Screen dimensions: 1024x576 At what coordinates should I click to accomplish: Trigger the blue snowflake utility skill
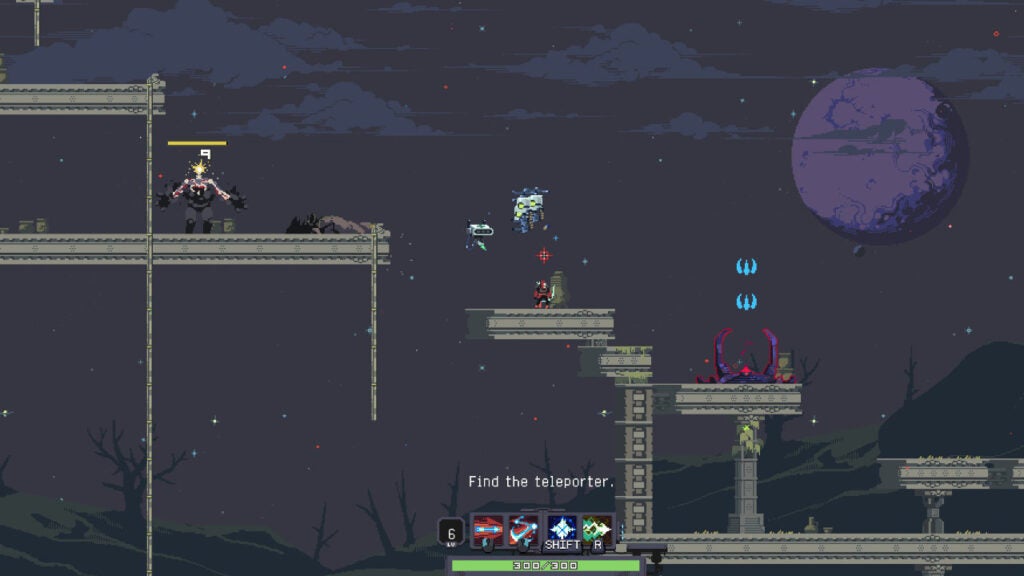561,529
